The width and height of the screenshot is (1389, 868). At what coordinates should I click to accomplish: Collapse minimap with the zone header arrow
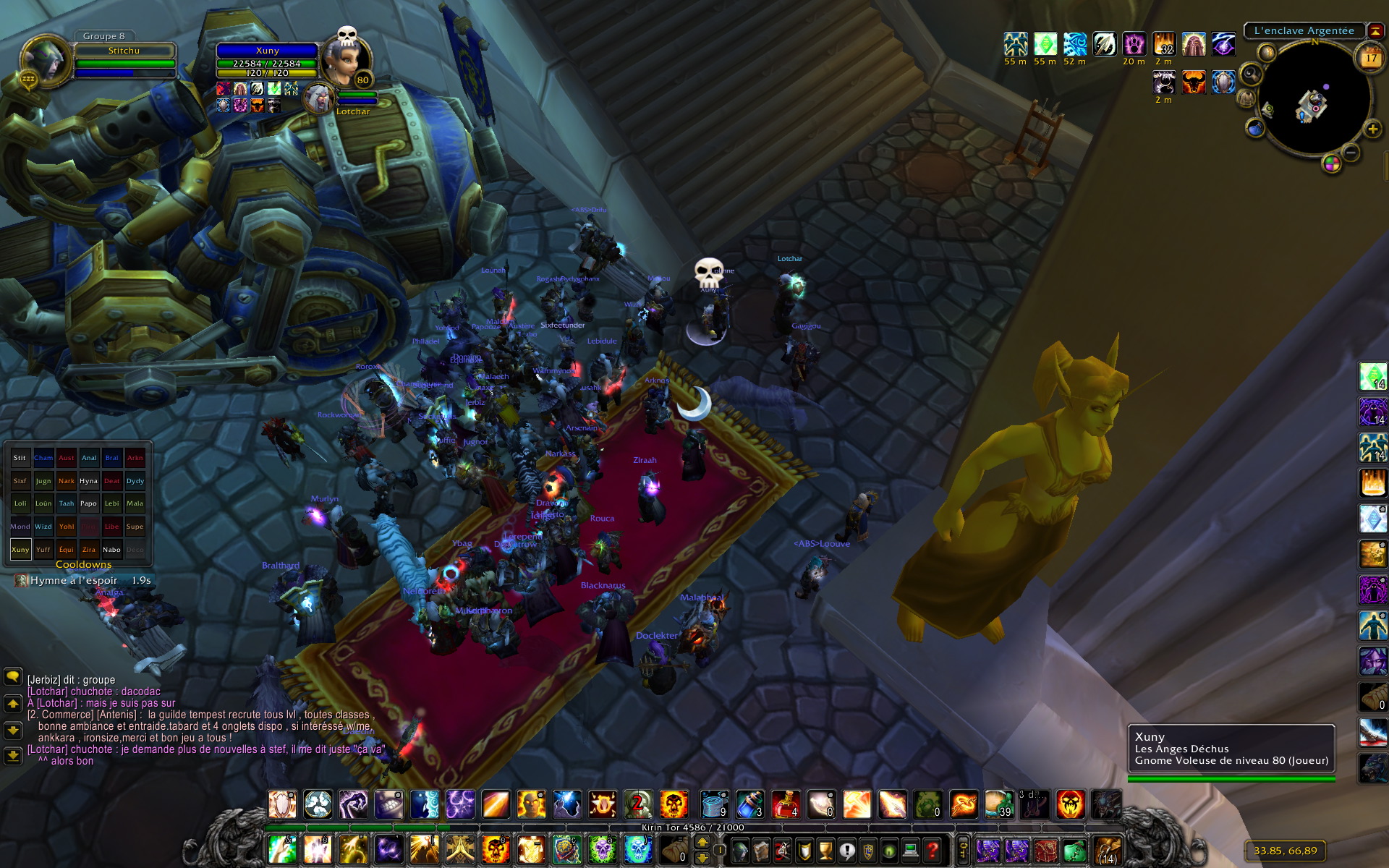pyautogui.click(x=1375, y=31)
